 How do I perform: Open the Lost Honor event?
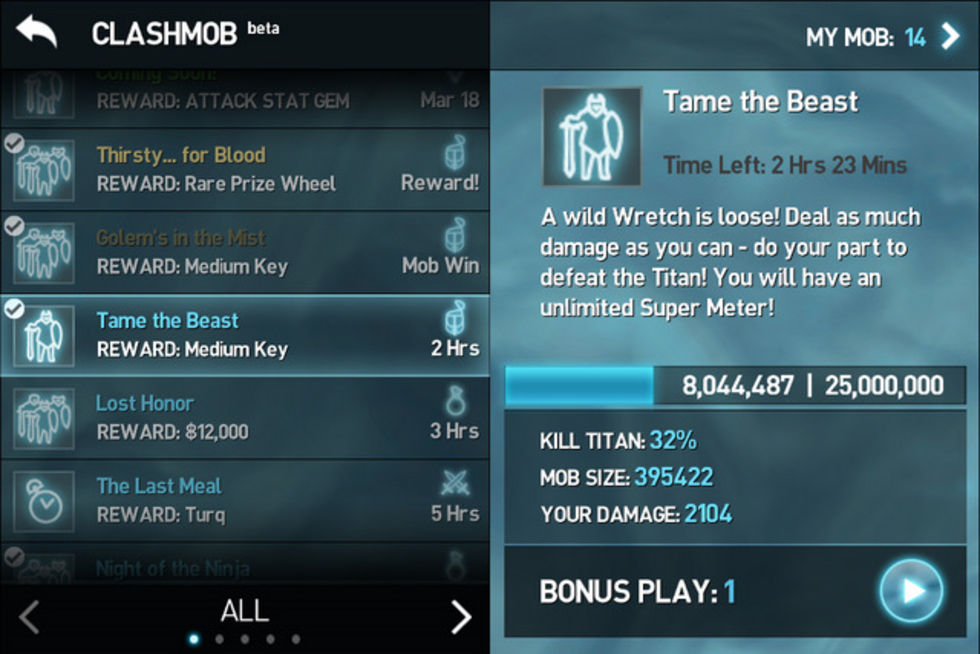point(245,417)
